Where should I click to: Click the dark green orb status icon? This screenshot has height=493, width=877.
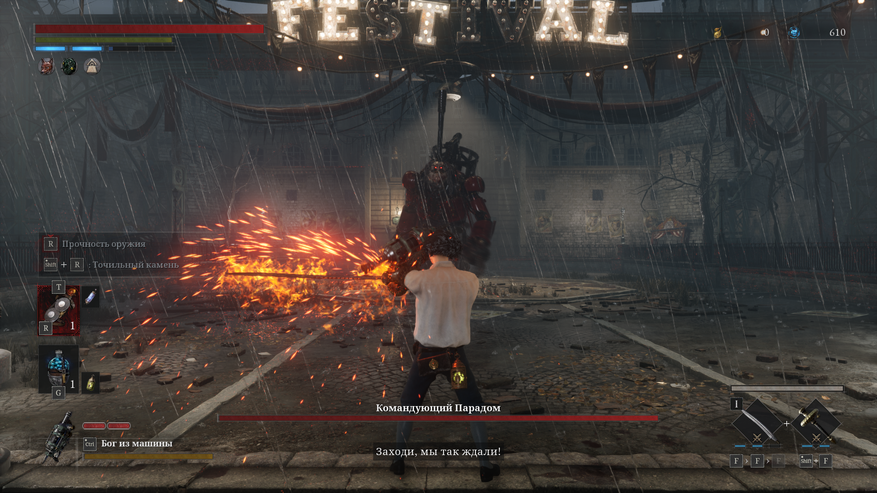69,66
